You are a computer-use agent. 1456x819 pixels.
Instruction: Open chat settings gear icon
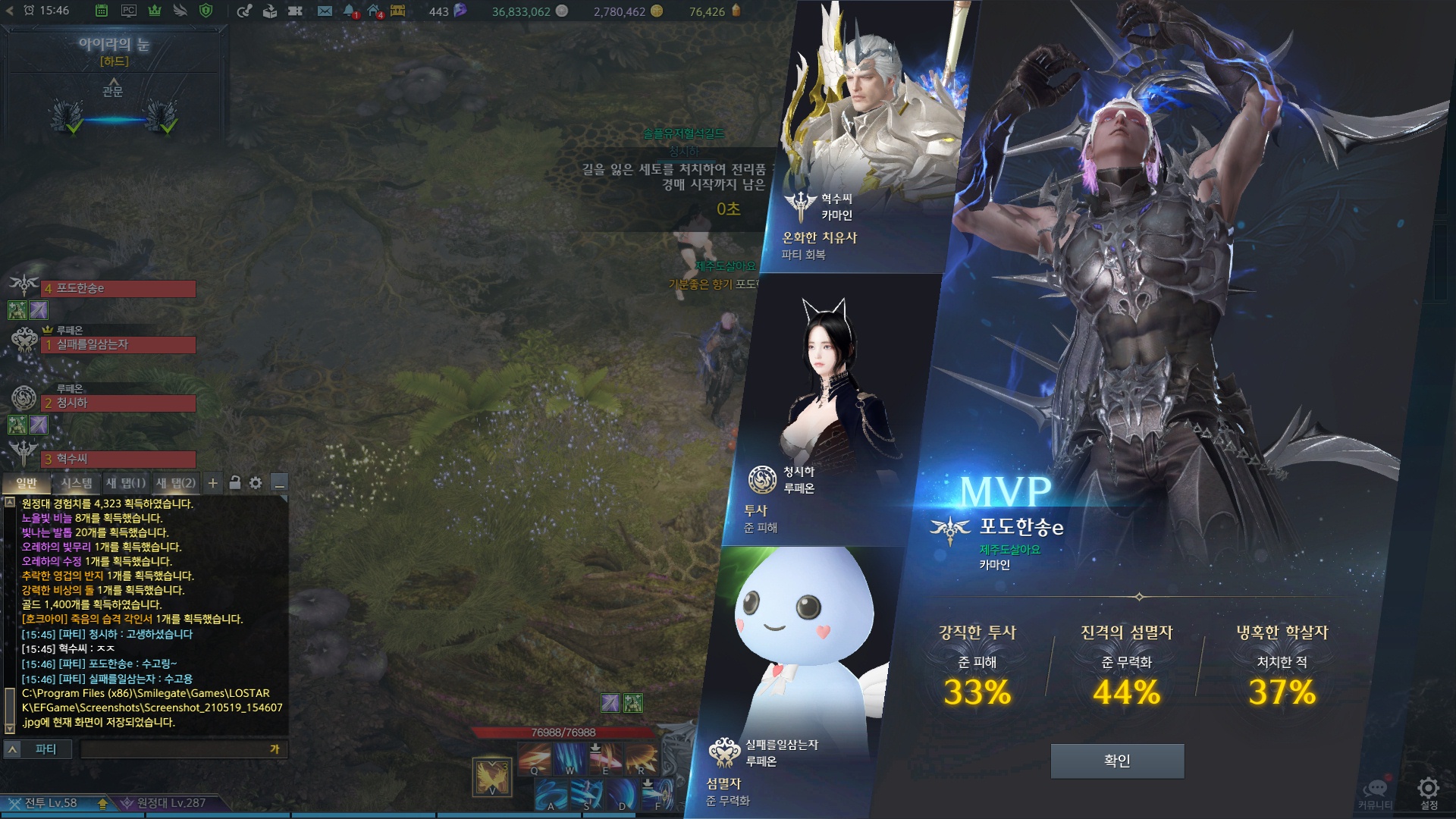[x=256, y=483]
